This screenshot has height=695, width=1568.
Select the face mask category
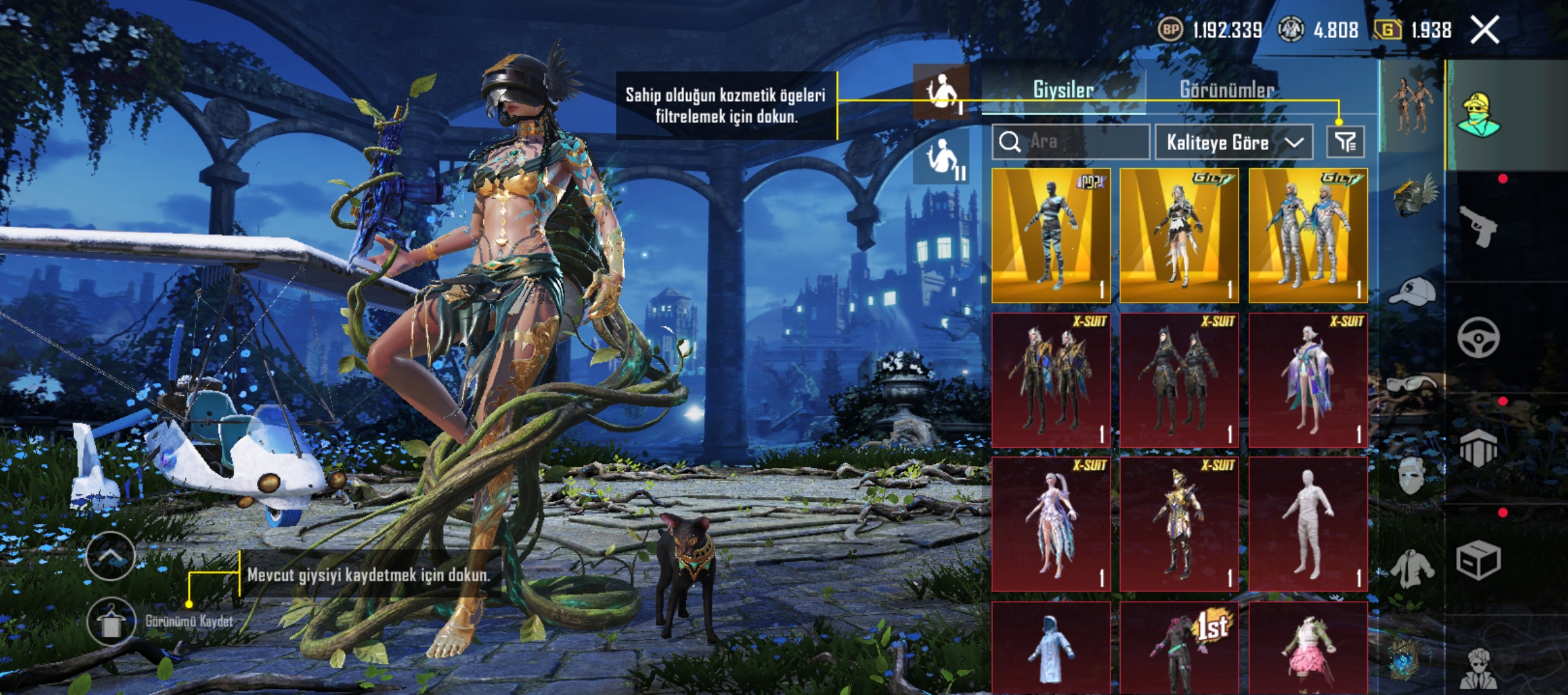(x=1411, y=476)
